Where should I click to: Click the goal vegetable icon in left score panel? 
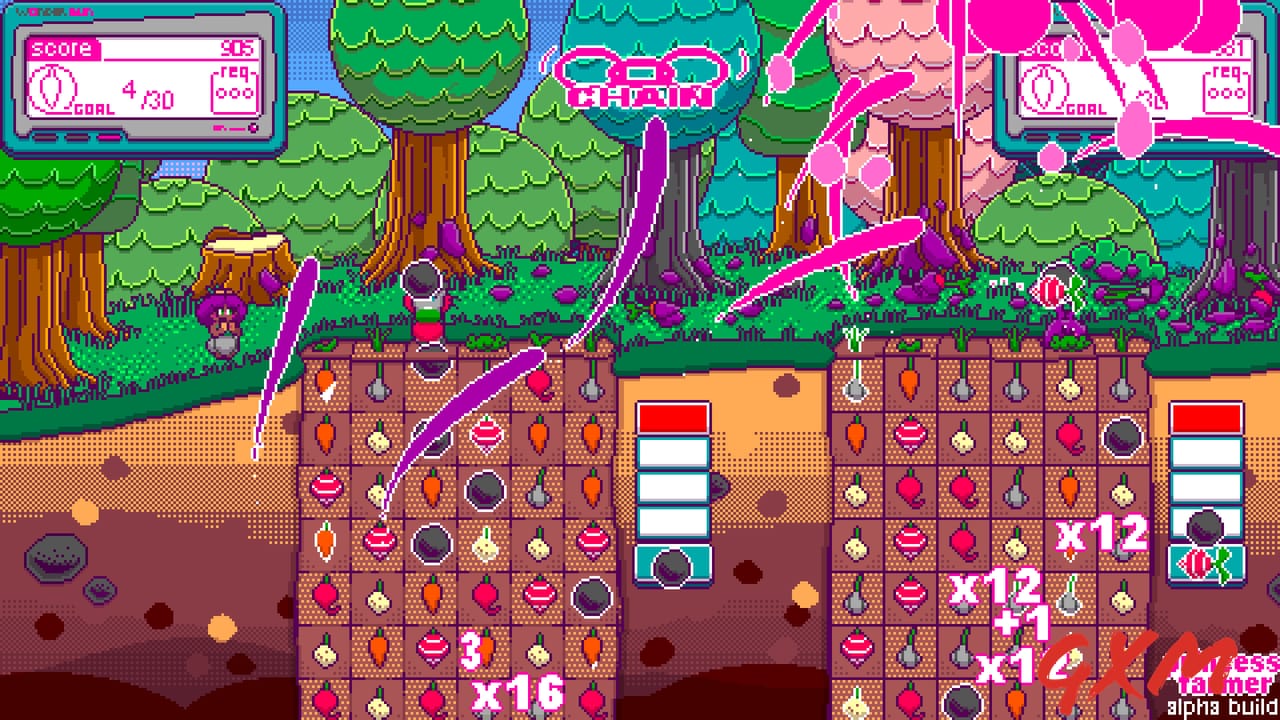(53, 87)
